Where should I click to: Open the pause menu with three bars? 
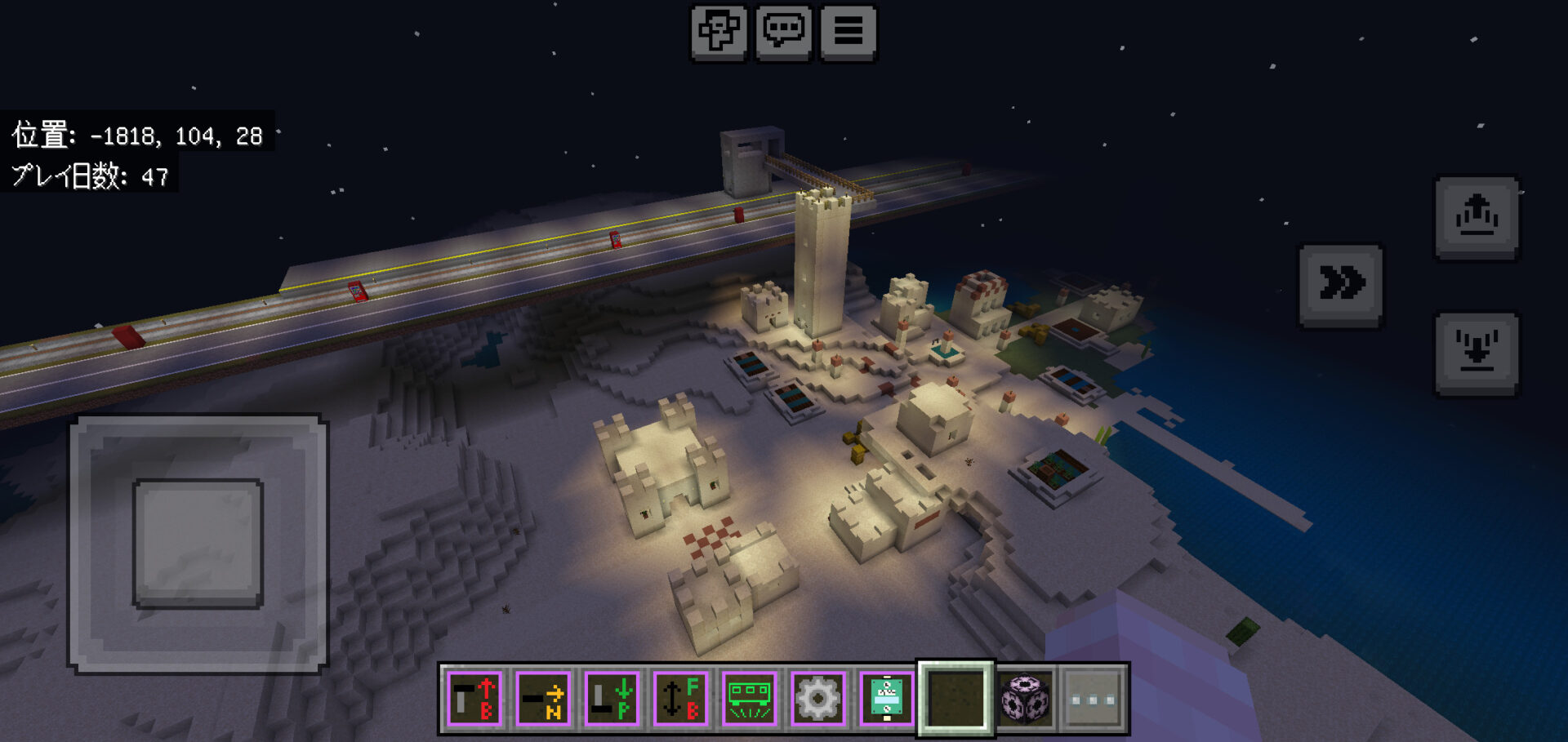pos(848,33)
